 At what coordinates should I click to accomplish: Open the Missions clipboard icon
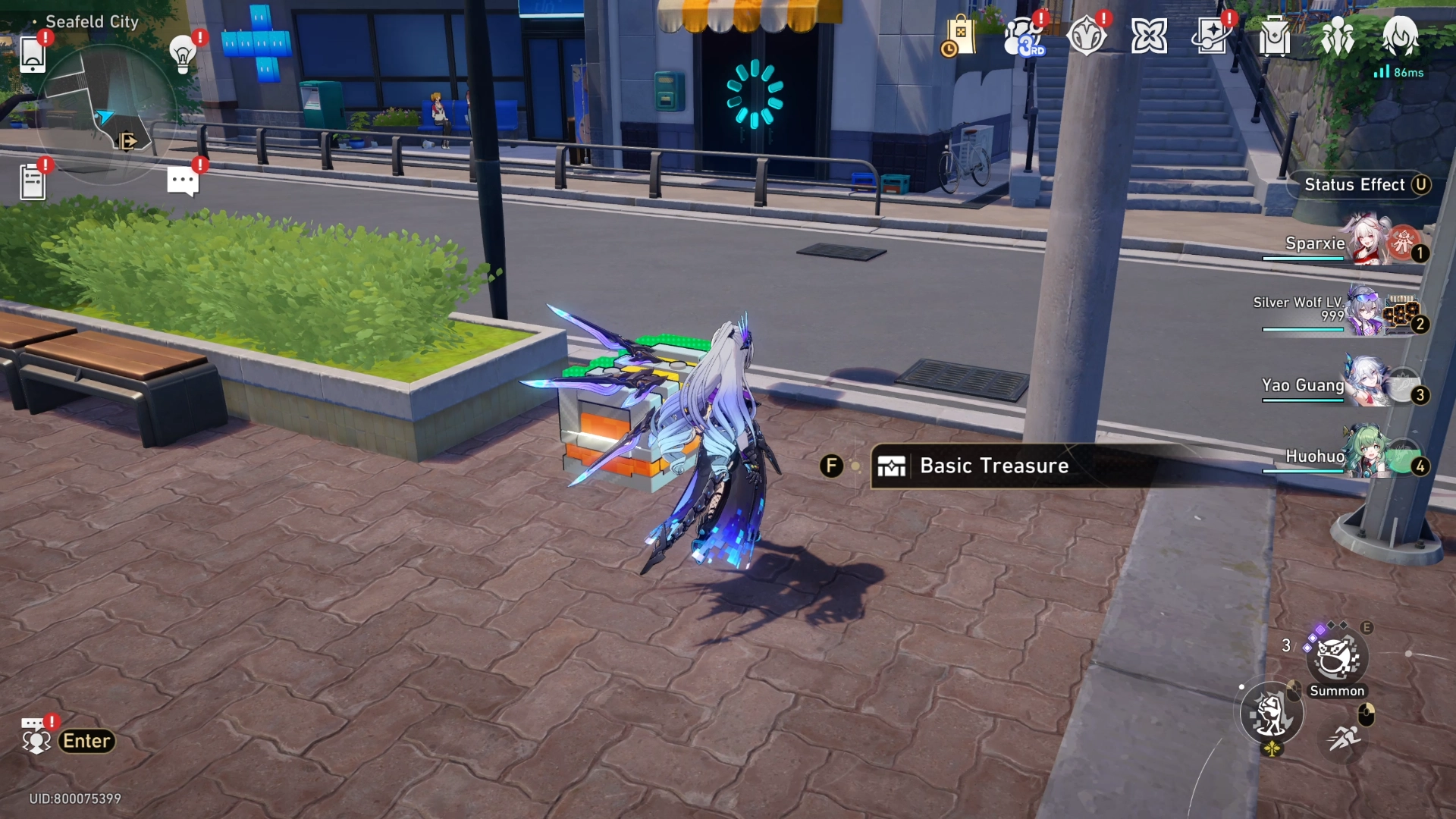(x=33, y=180)
